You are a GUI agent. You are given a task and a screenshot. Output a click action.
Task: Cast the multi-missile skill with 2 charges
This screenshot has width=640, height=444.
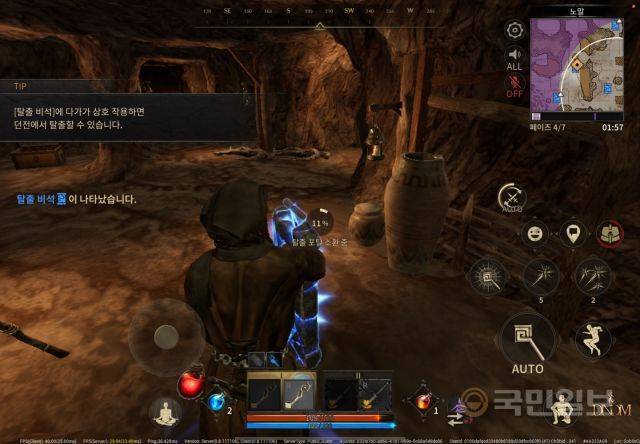pyautogui.click(x=592, y=275)
